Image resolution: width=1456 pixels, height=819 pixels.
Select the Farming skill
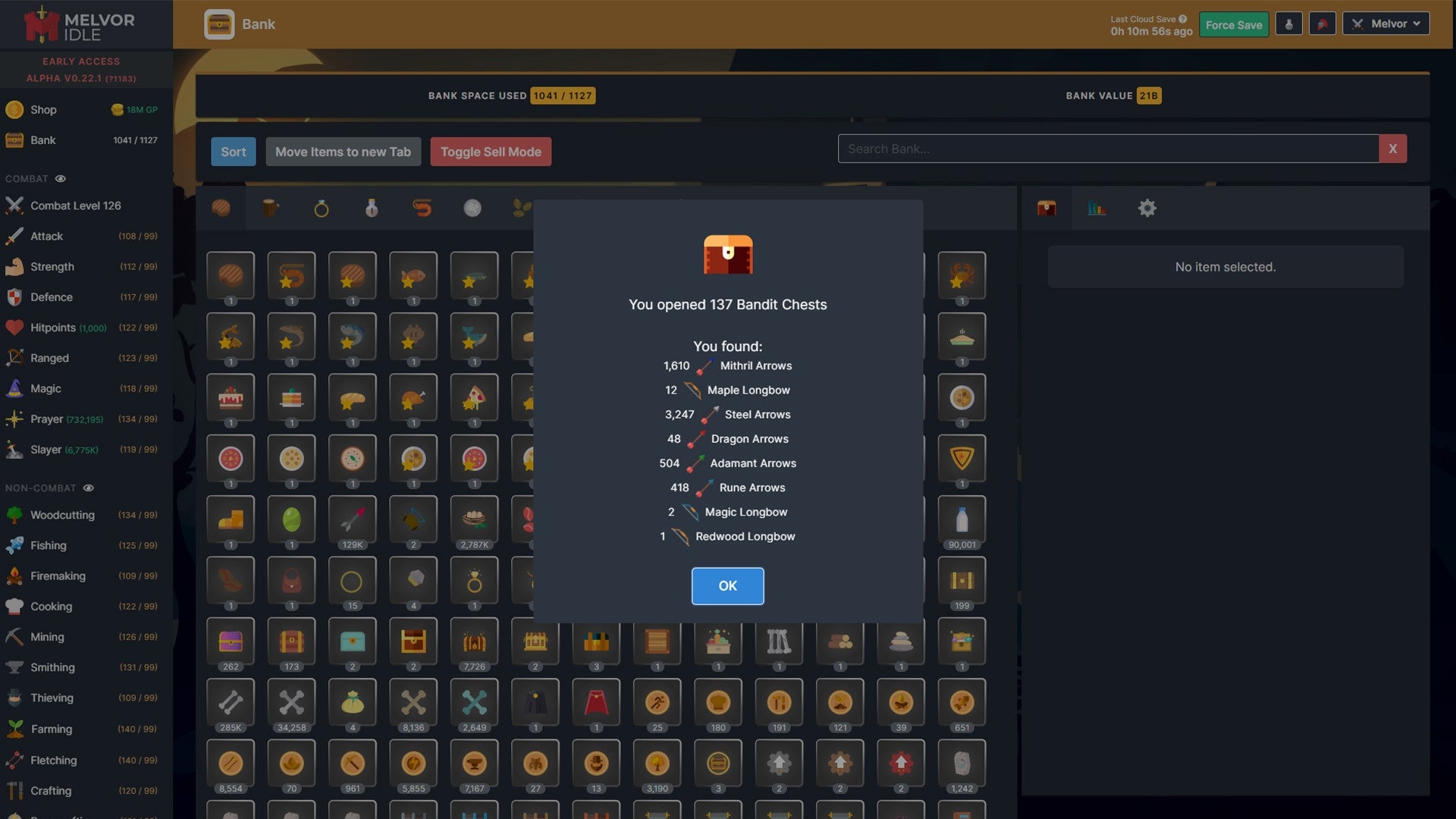[x=50, y=729]
